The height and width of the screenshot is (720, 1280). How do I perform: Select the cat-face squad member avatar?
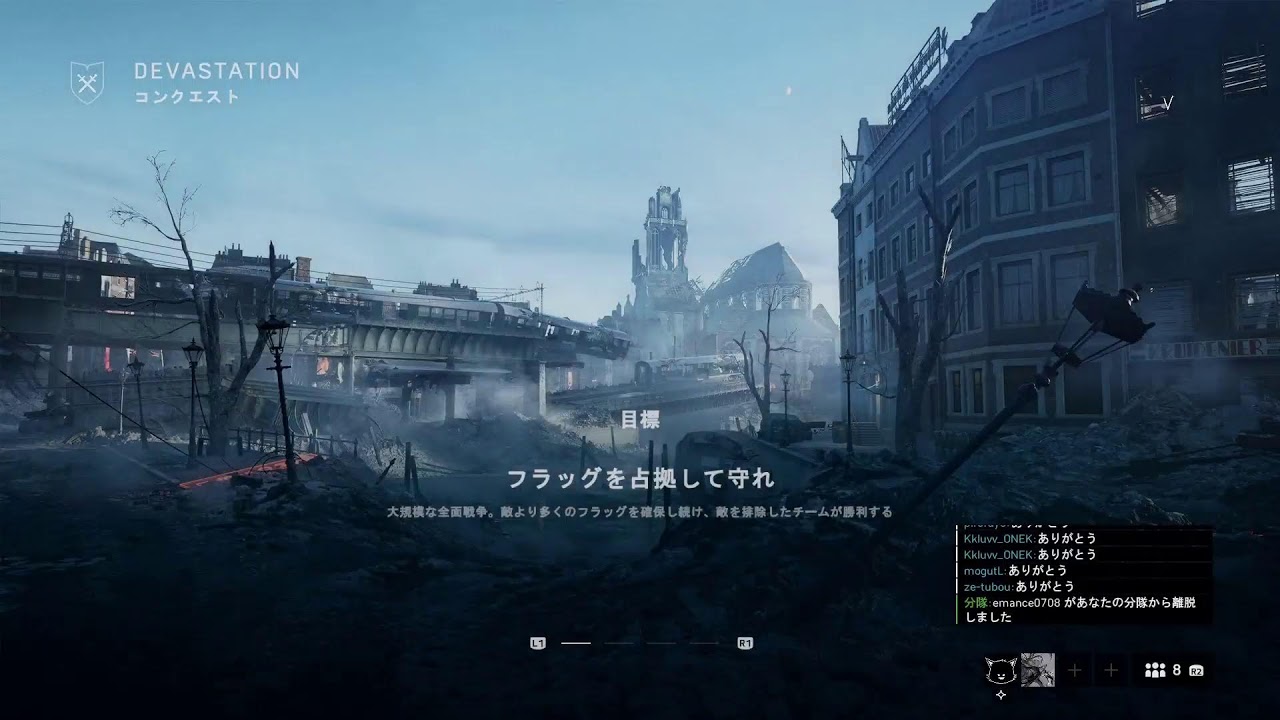[1000, 668]
